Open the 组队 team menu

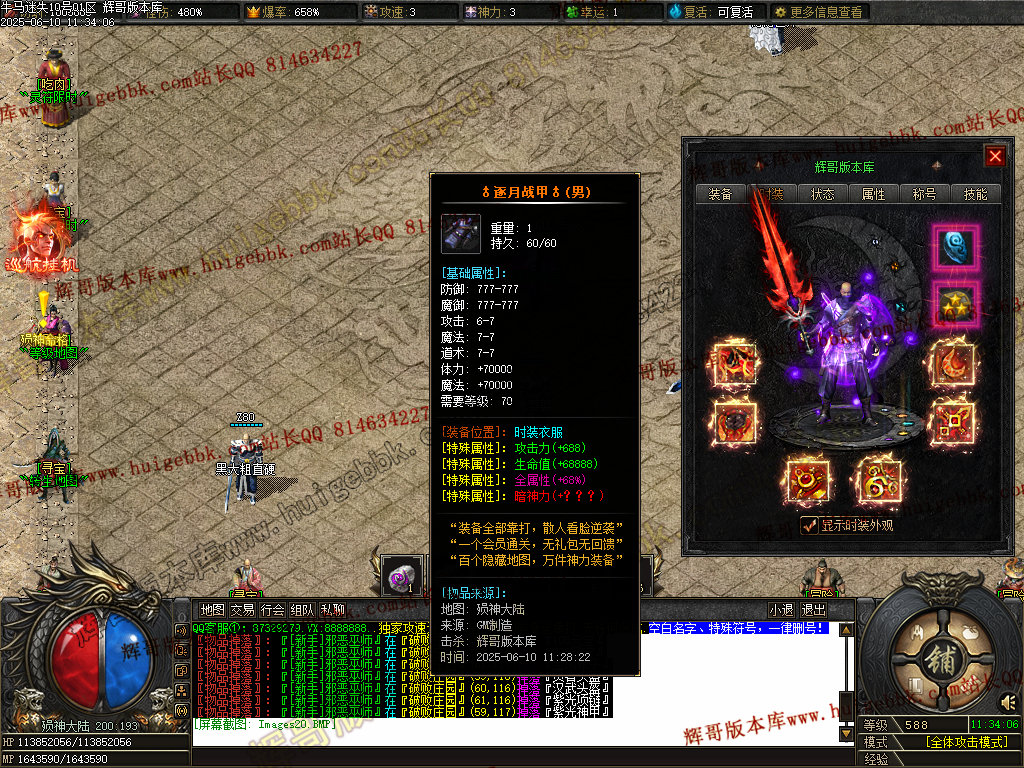pos(302,609)
